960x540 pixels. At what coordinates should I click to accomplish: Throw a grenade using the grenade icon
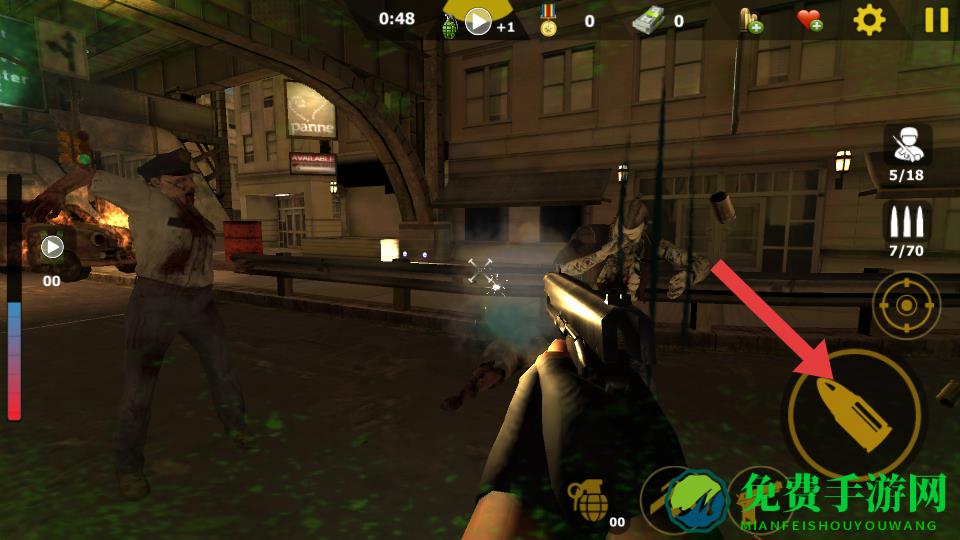tap(588, 497)
